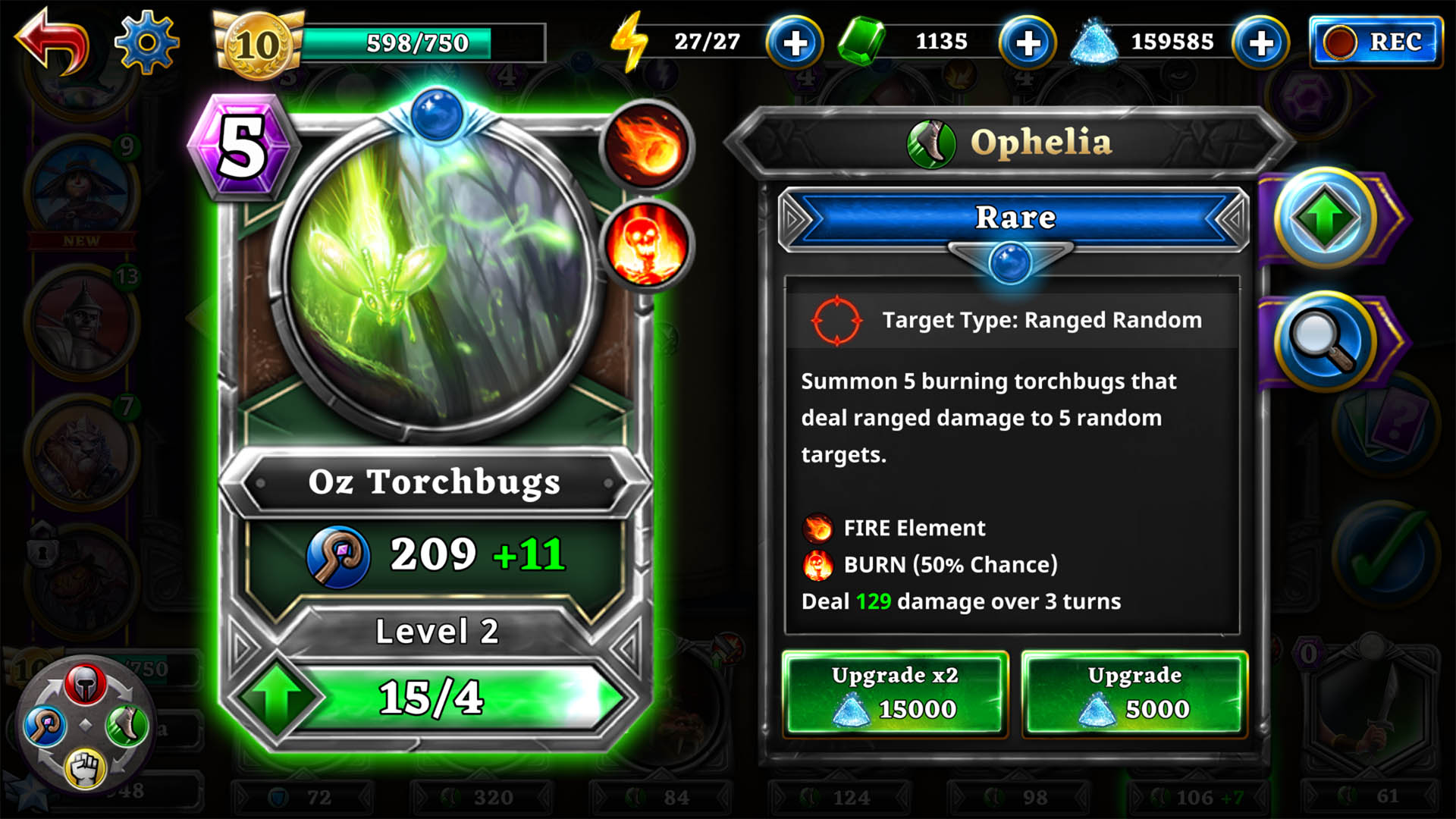This screenshot has width=1456, height=819.
Task: Open the green arrow upgrade side tab
Action: pos(1325,218)
